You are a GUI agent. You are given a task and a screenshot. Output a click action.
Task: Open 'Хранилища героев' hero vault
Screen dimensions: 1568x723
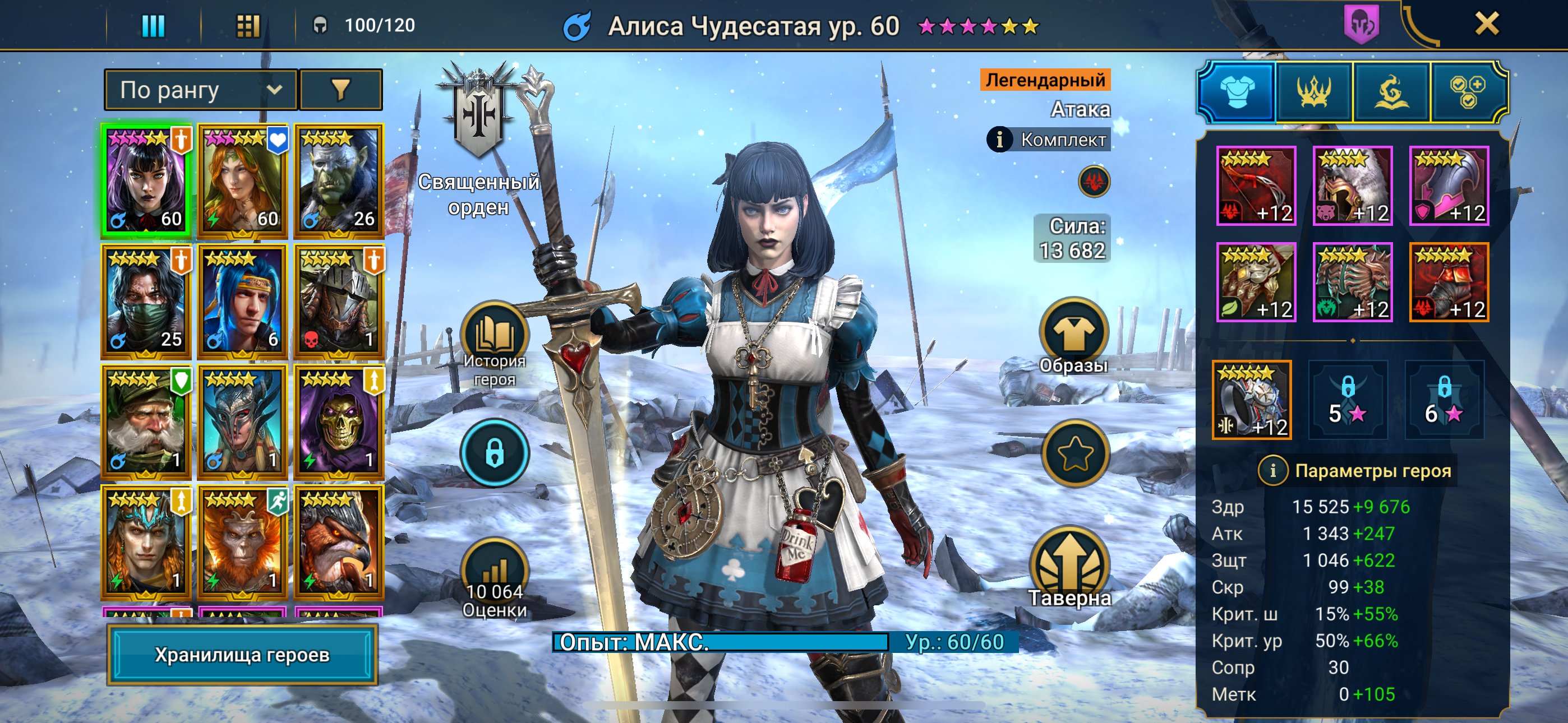pos(242,654)
